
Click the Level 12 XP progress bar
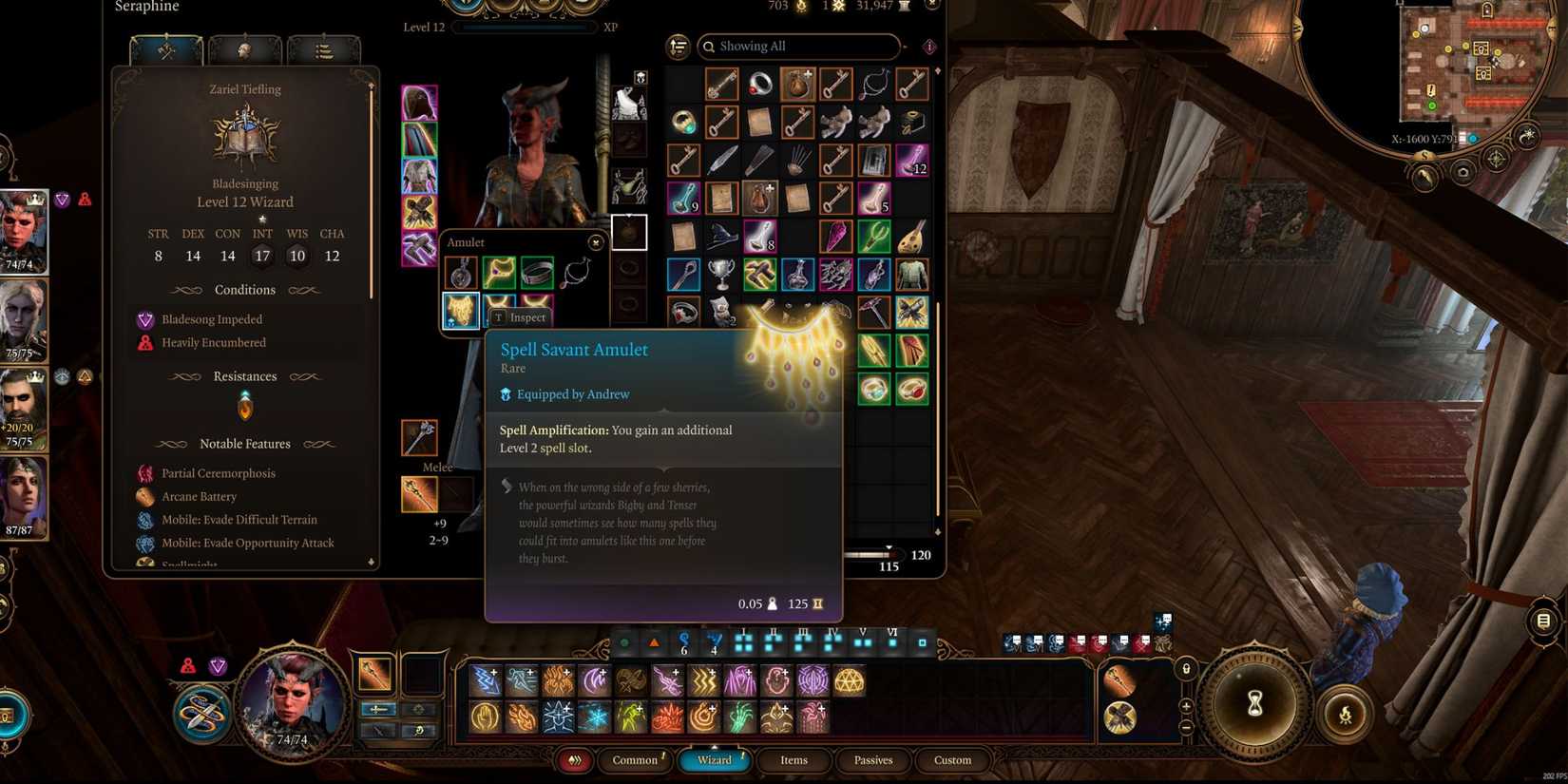pos(523,27)
